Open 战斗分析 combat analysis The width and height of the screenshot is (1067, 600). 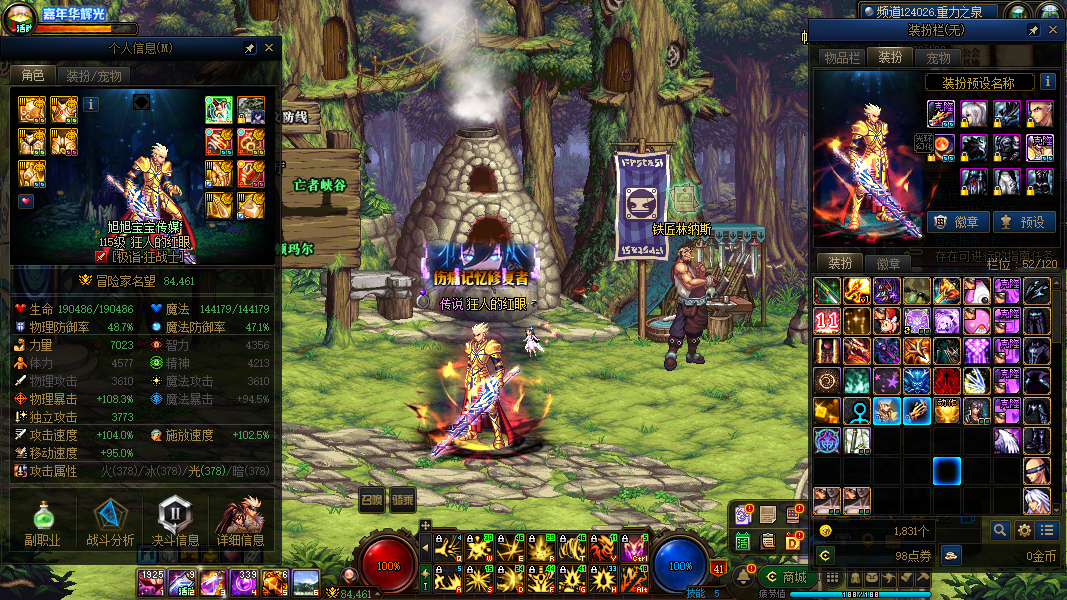point(110,524)
